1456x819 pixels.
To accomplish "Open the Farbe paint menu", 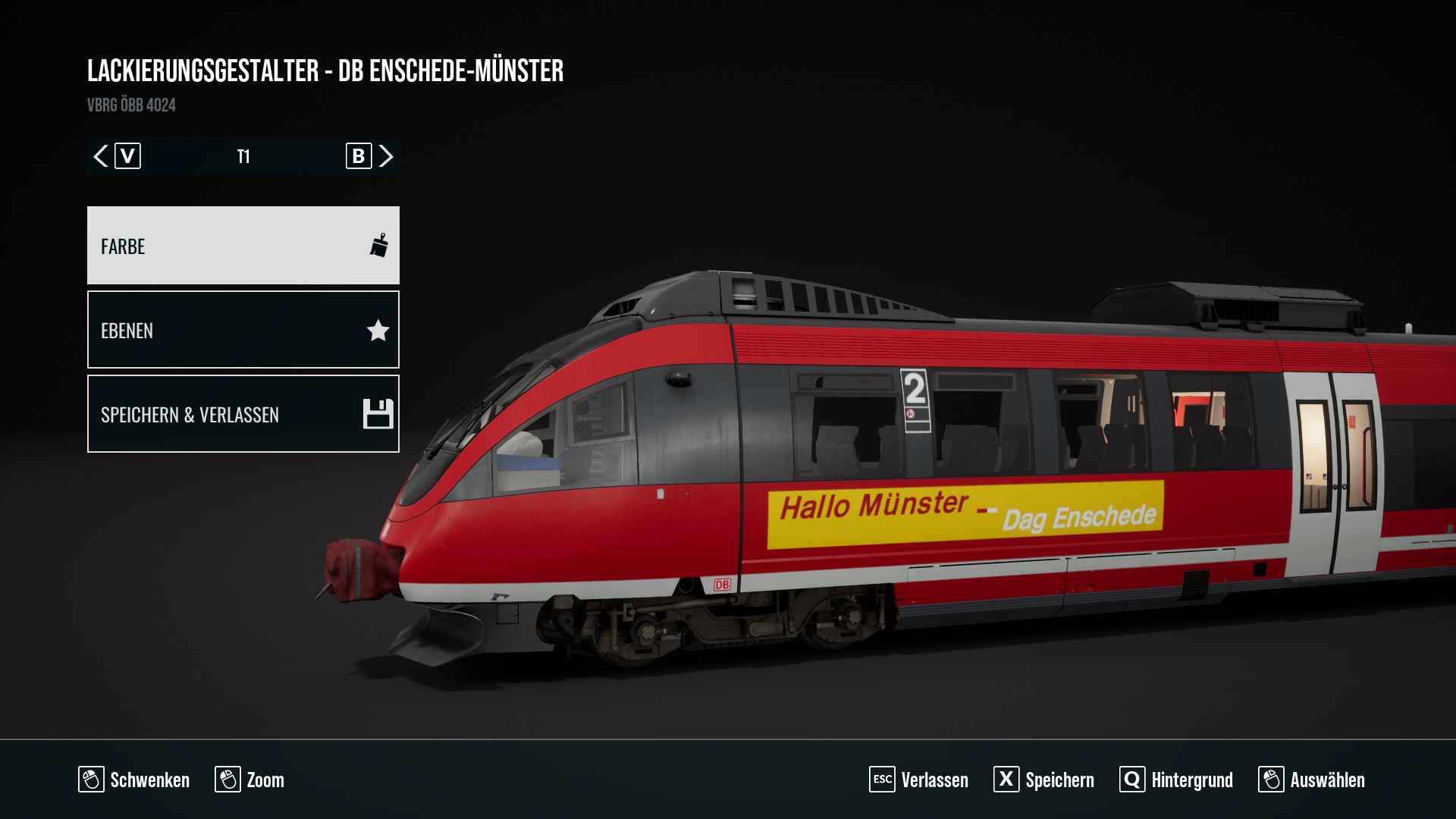I will [243, 246].
